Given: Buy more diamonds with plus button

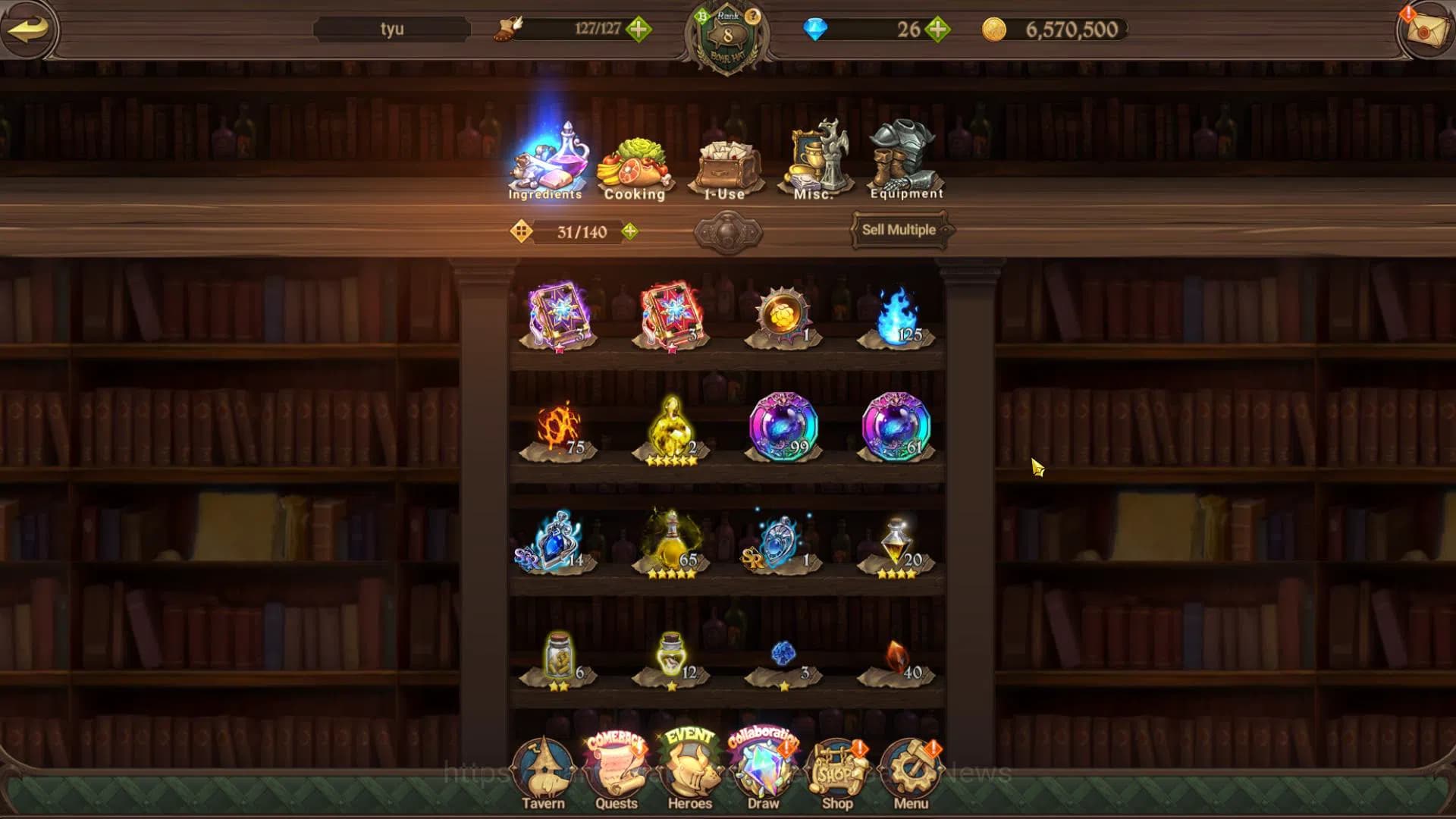Looking at the screenshot, I should (938, 30).
